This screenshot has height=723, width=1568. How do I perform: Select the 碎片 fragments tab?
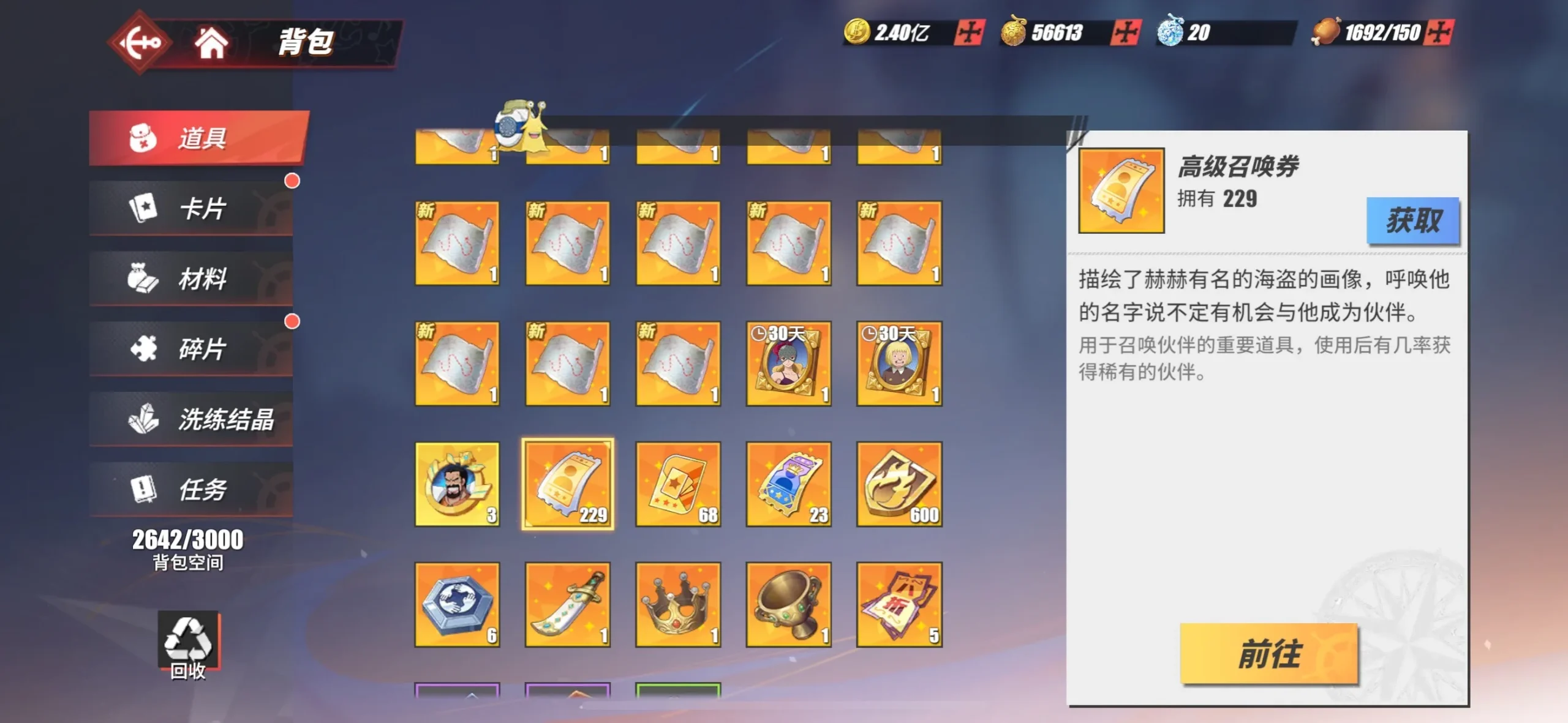(191, 348)
